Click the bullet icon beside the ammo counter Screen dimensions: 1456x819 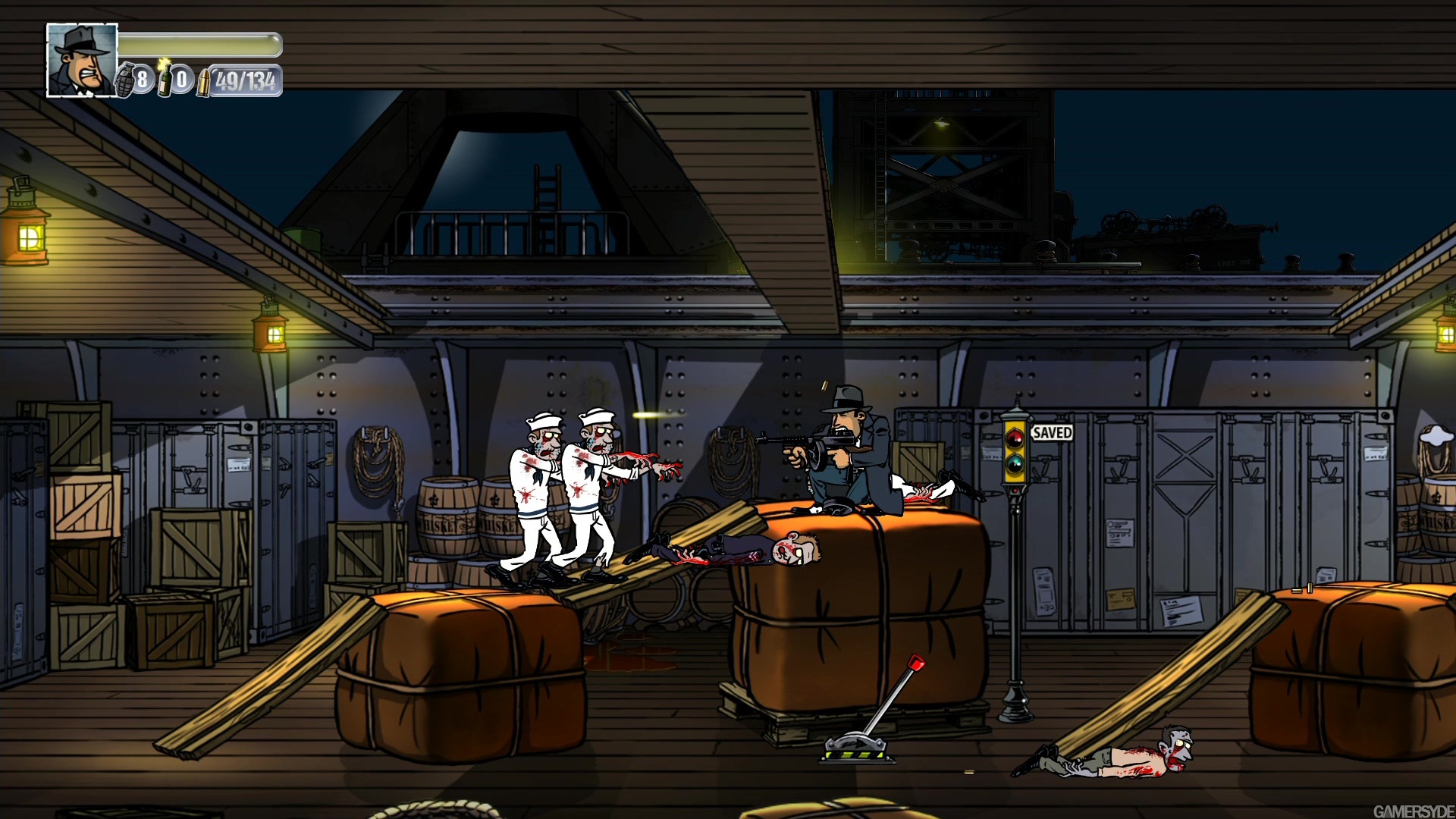pyautogui.click(x=204, y=82)
